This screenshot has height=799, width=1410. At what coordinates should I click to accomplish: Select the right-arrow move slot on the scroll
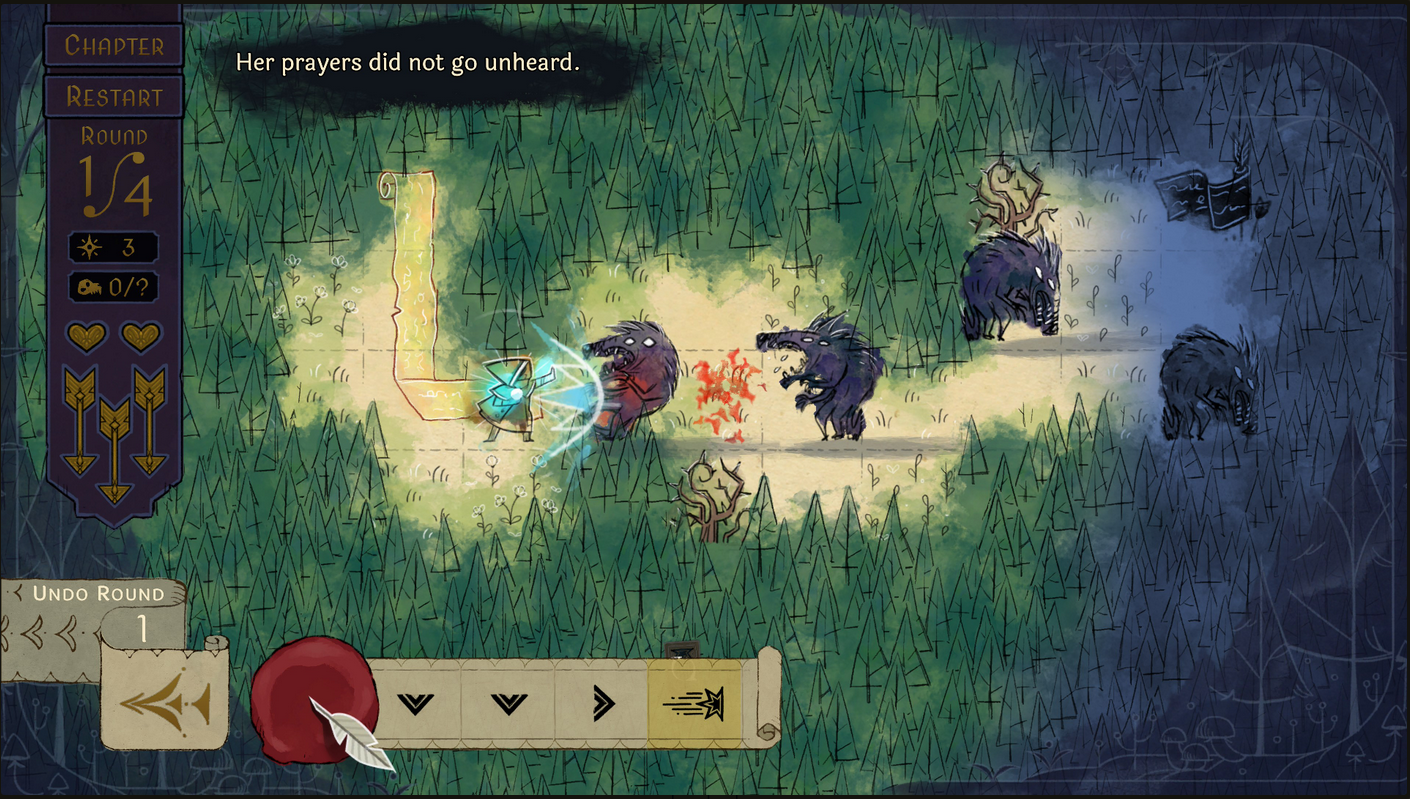[602, 704]
